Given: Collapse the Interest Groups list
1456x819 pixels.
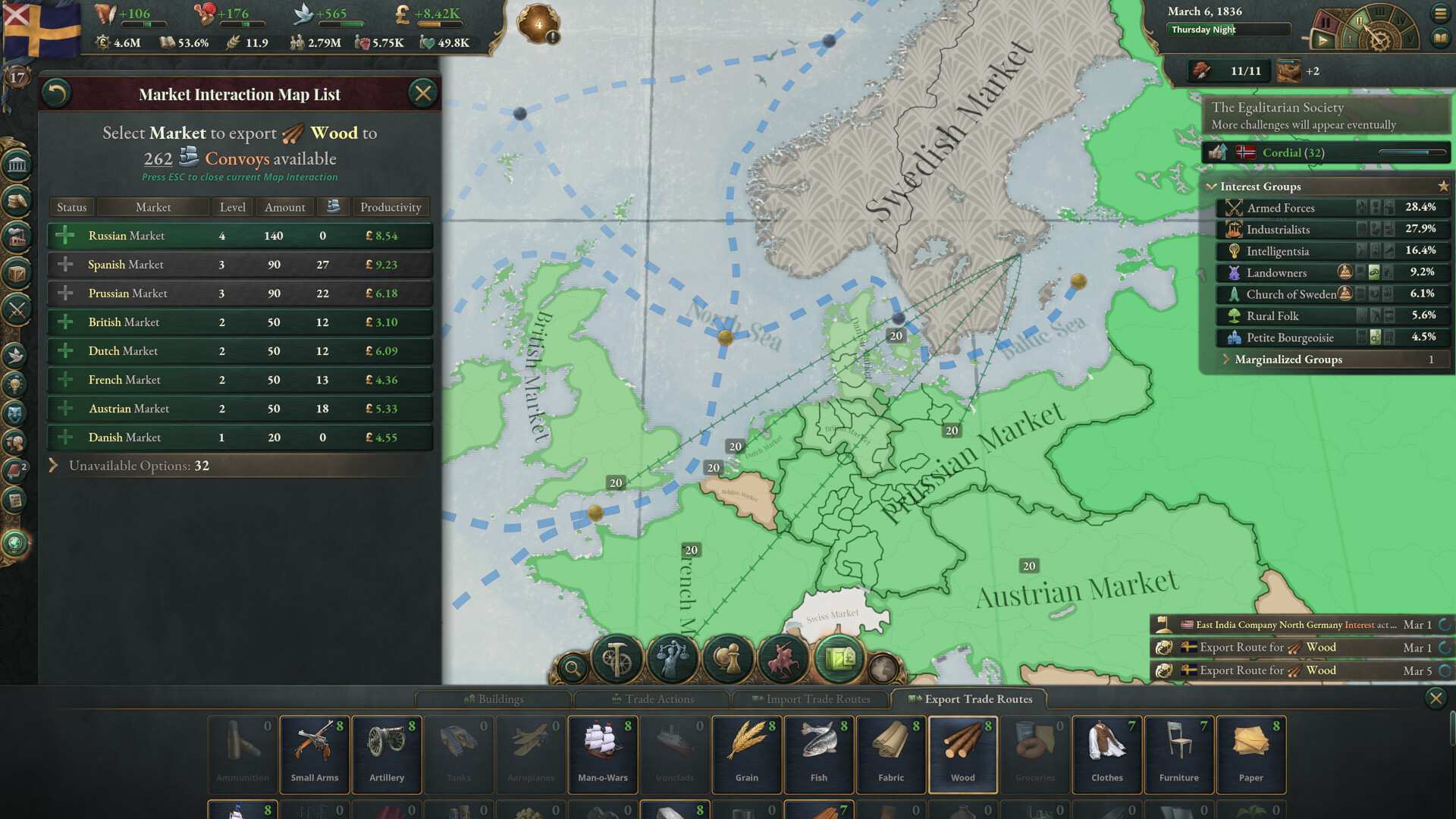Looking at the screenshot, I should (1212, 186).
